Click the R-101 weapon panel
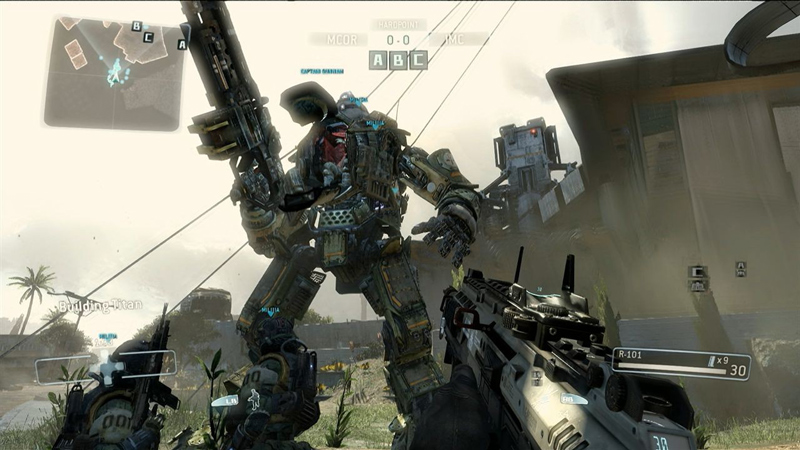This screenshot has width=800, height=450. 680,363
